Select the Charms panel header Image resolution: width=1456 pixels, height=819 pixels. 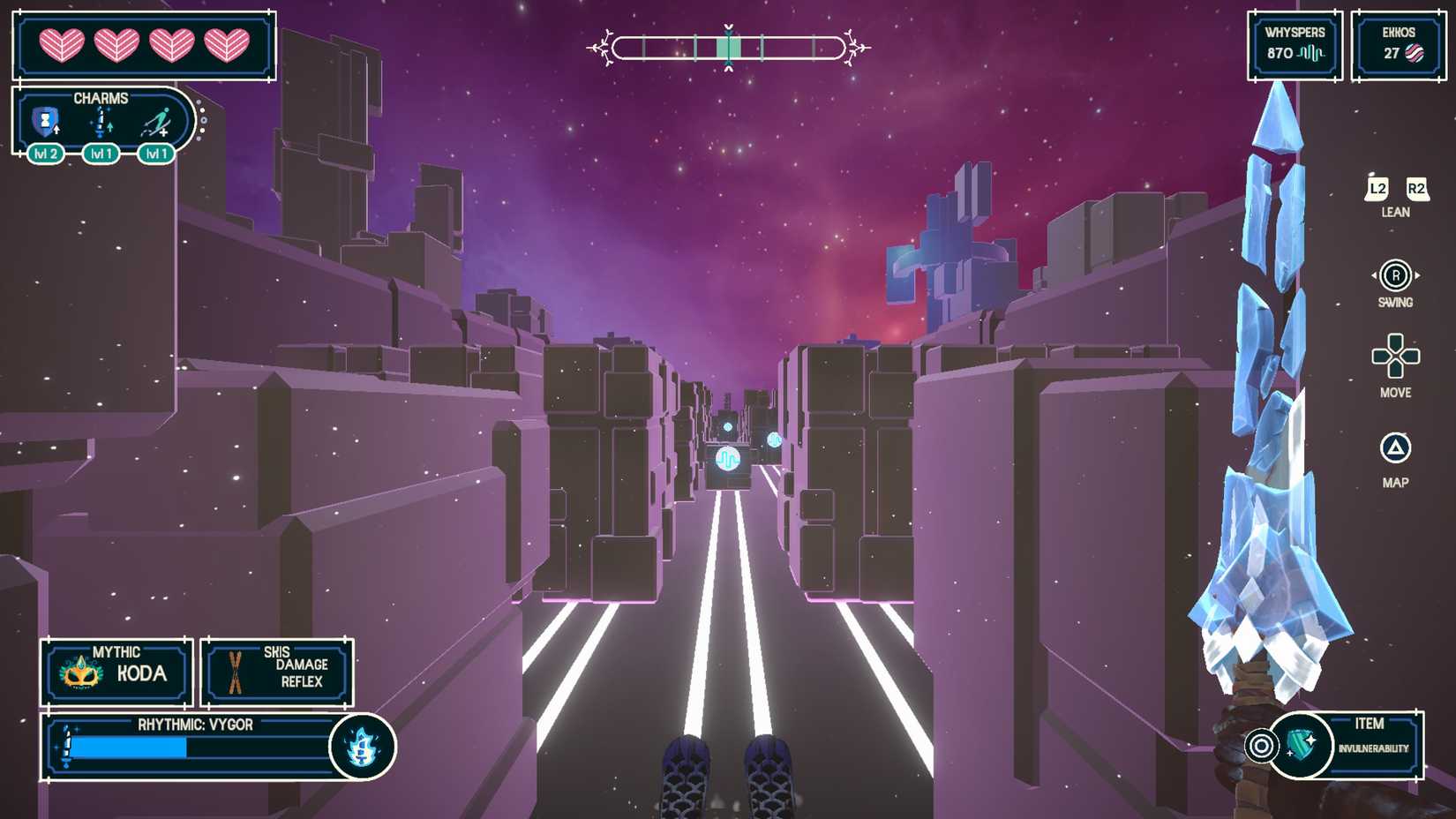[x=101, y=98]
